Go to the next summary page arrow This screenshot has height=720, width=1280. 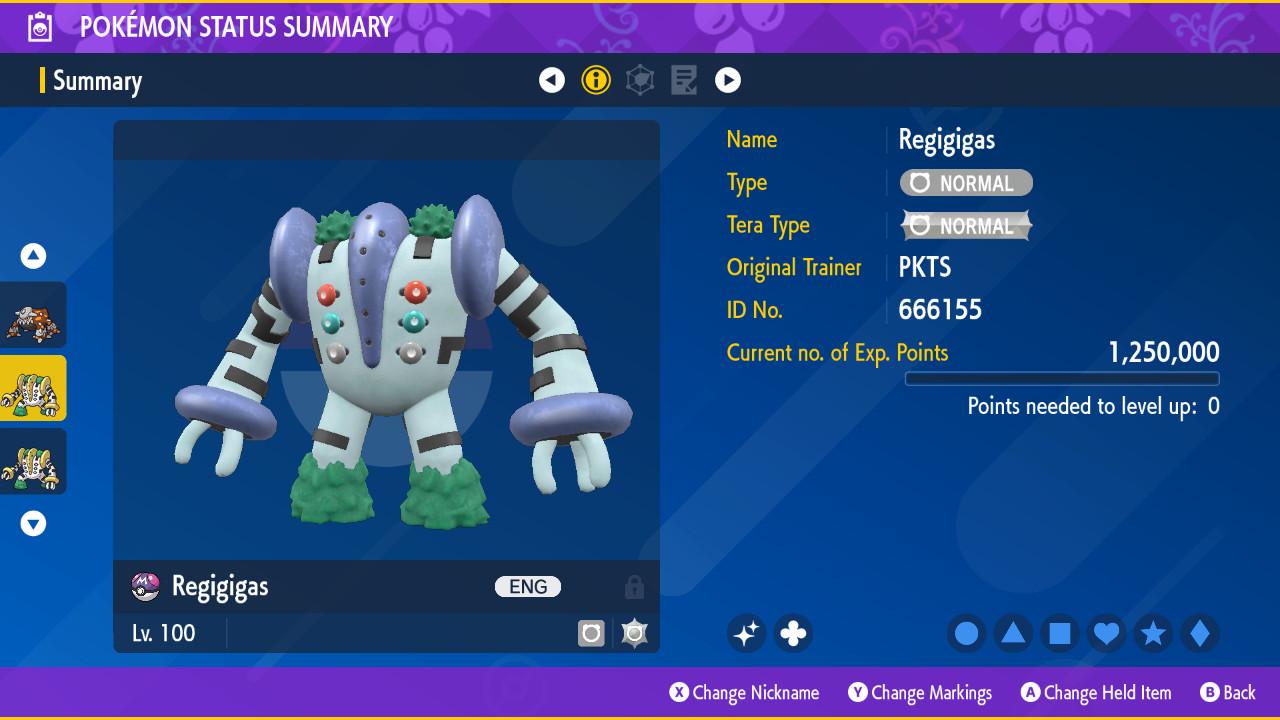point(728,80)
